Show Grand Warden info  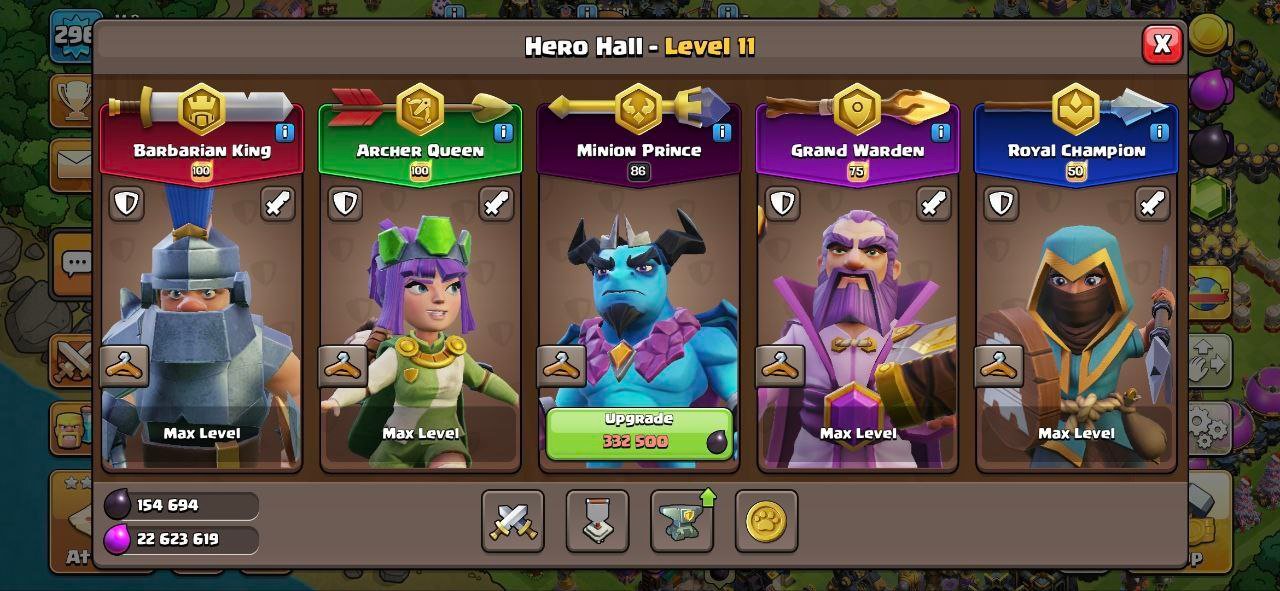point(940,132)
